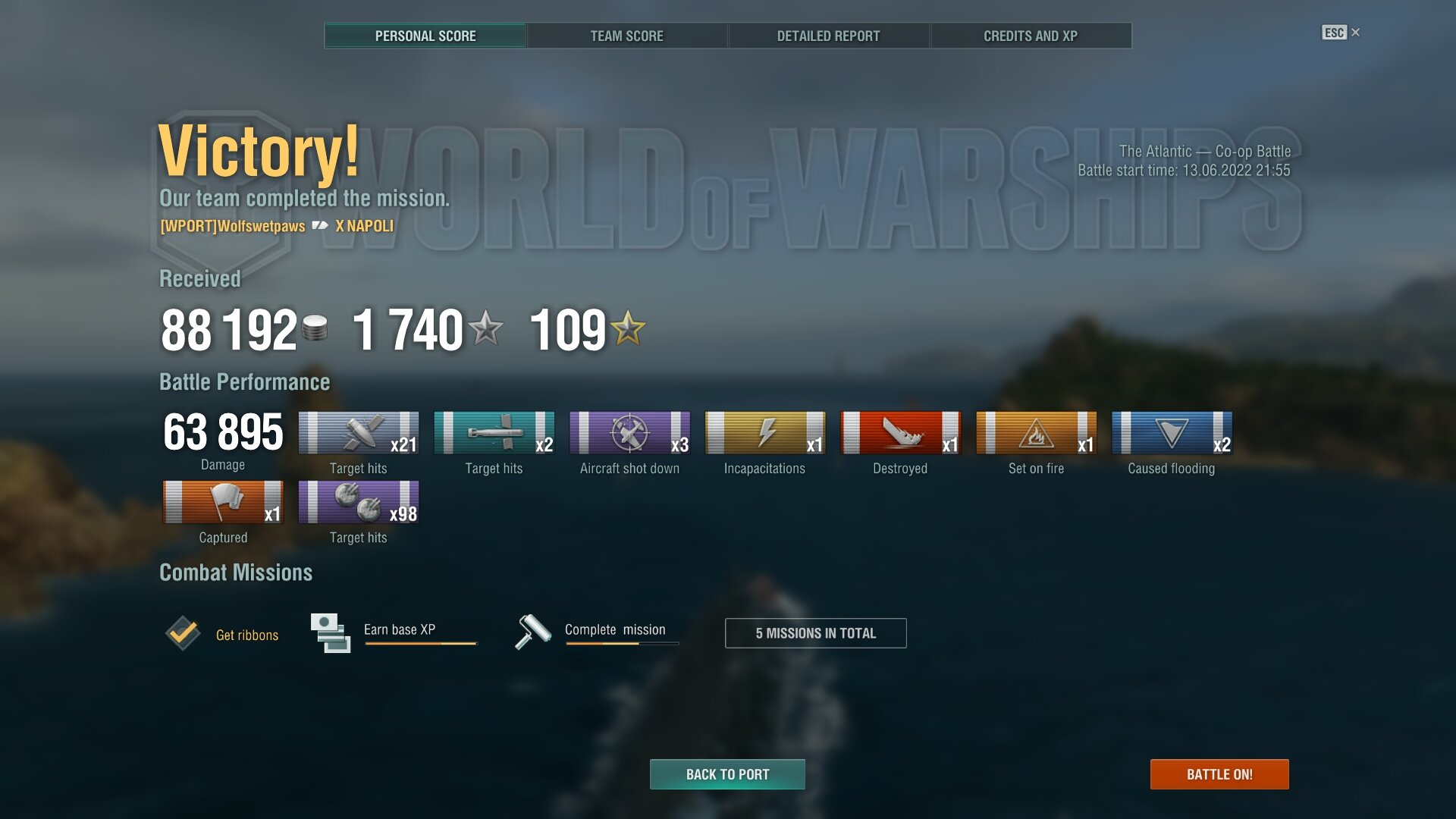Return with Back to Port button
This screenshot has width=1456, height=819.
727,774
